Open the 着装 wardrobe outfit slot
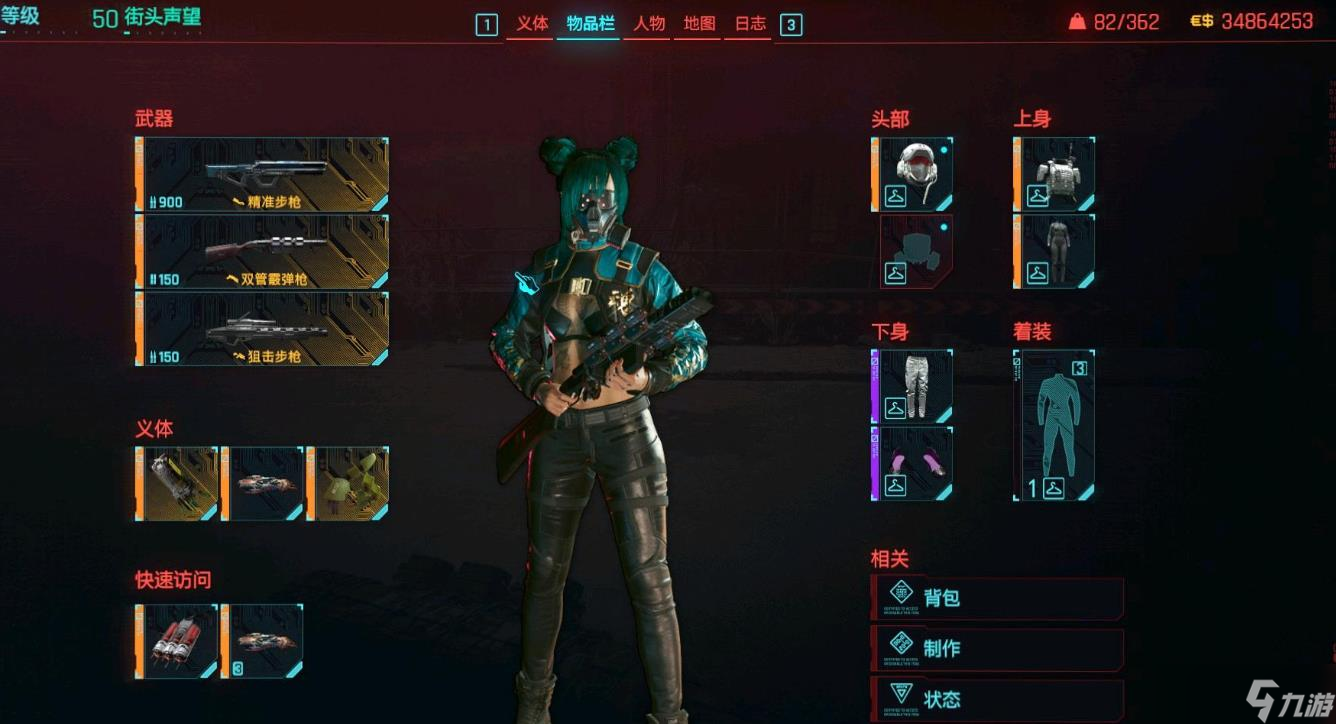The height and width of the screenshot is (724, 1336). click(1055, 425)
